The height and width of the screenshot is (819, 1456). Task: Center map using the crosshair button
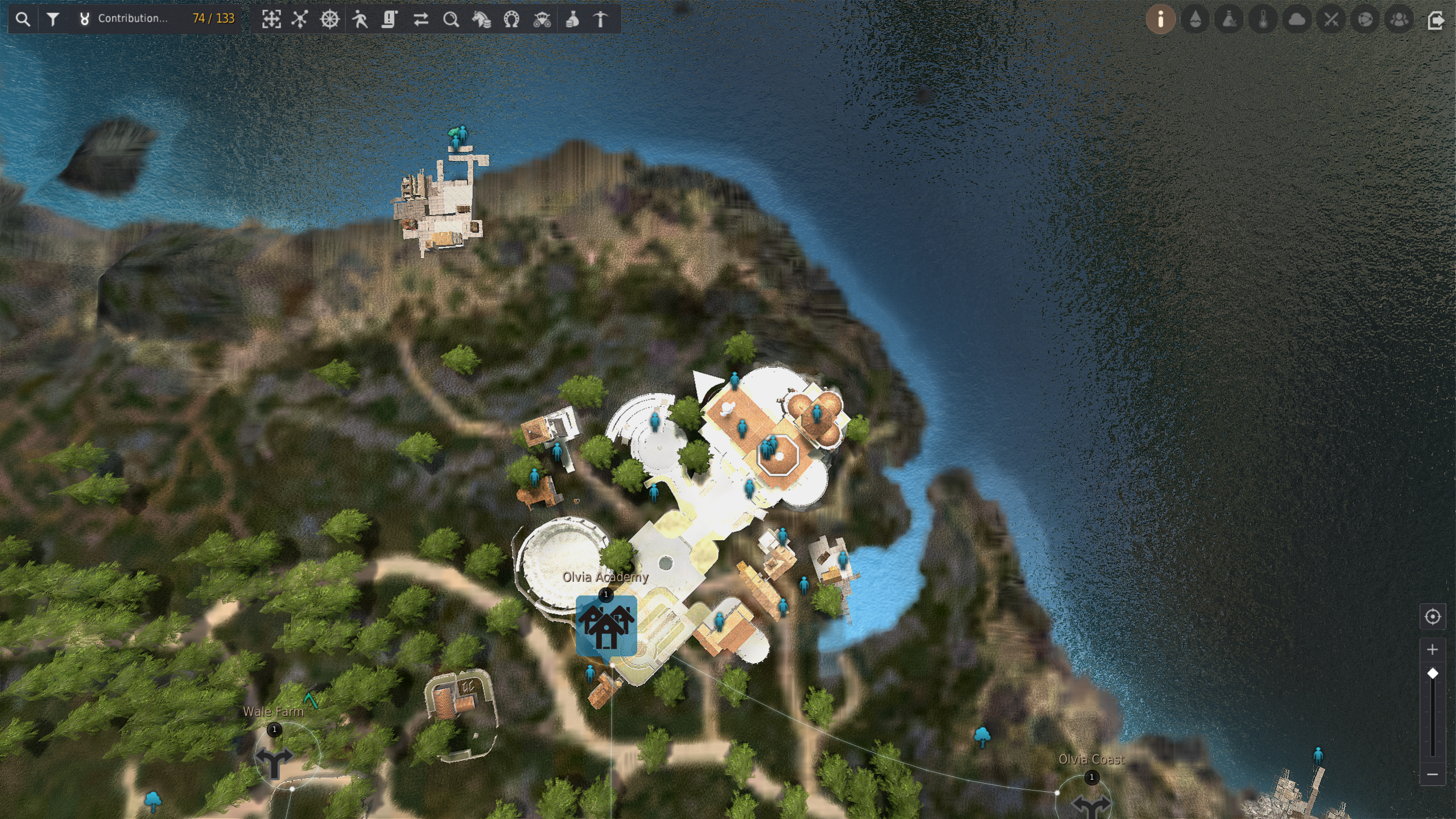[x=1432, y=616]
